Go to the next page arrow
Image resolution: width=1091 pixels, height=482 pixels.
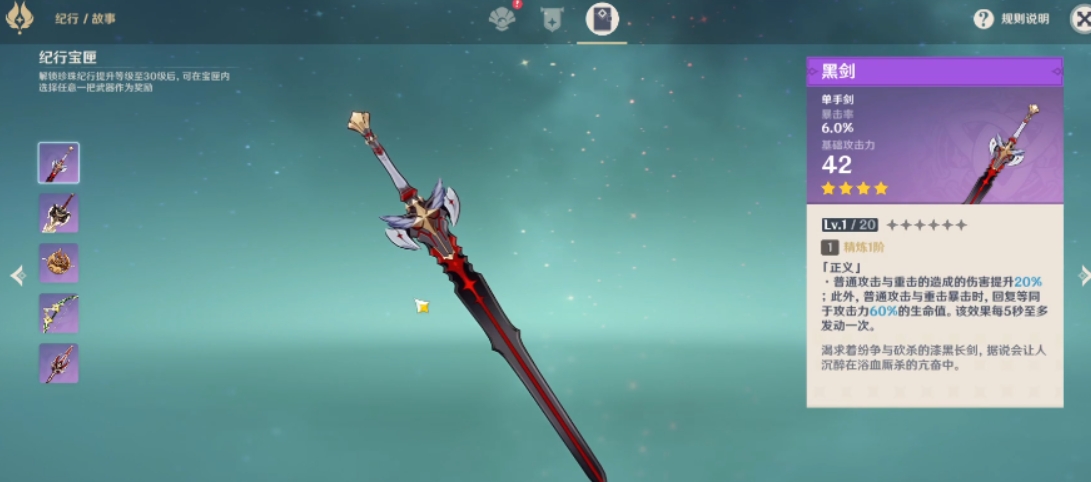pyautogui.click(x=1084, y=275)
